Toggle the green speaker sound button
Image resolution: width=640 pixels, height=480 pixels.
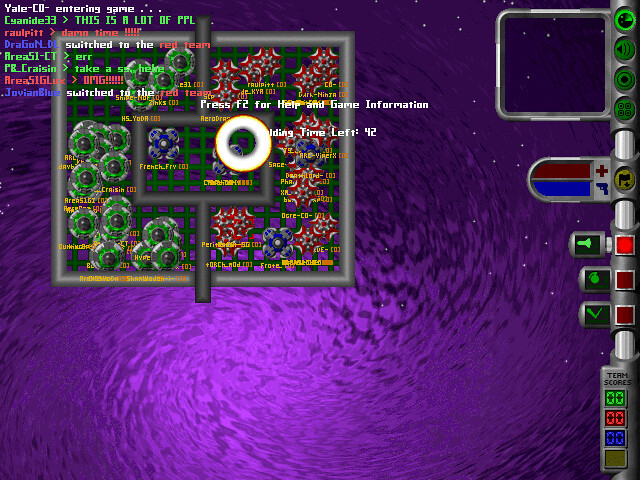pos(625,49)
